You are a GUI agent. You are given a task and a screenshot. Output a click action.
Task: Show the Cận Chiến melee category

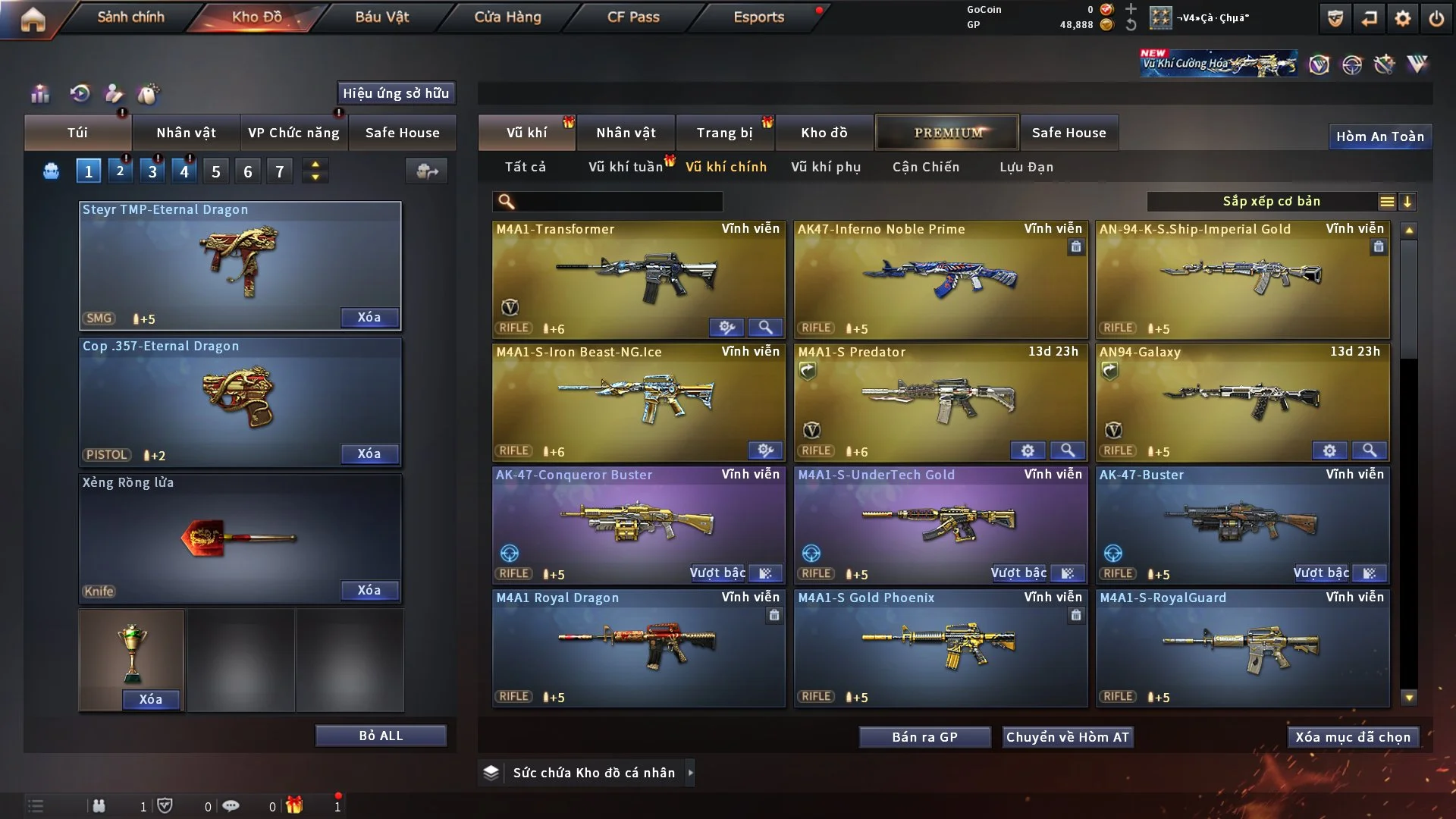[x=925, y=167]
